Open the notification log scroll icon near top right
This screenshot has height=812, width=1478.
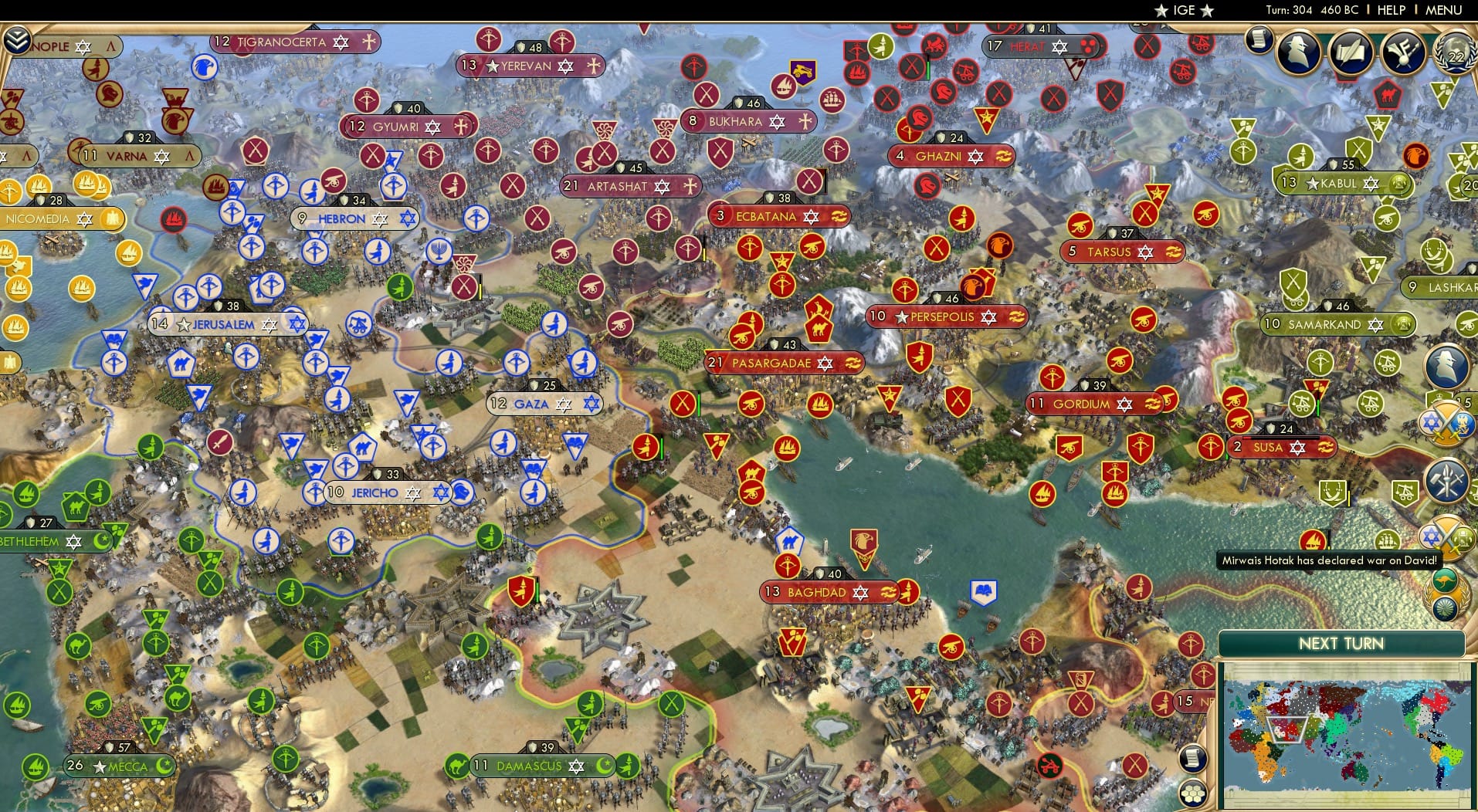click(x=1259, y=40)
